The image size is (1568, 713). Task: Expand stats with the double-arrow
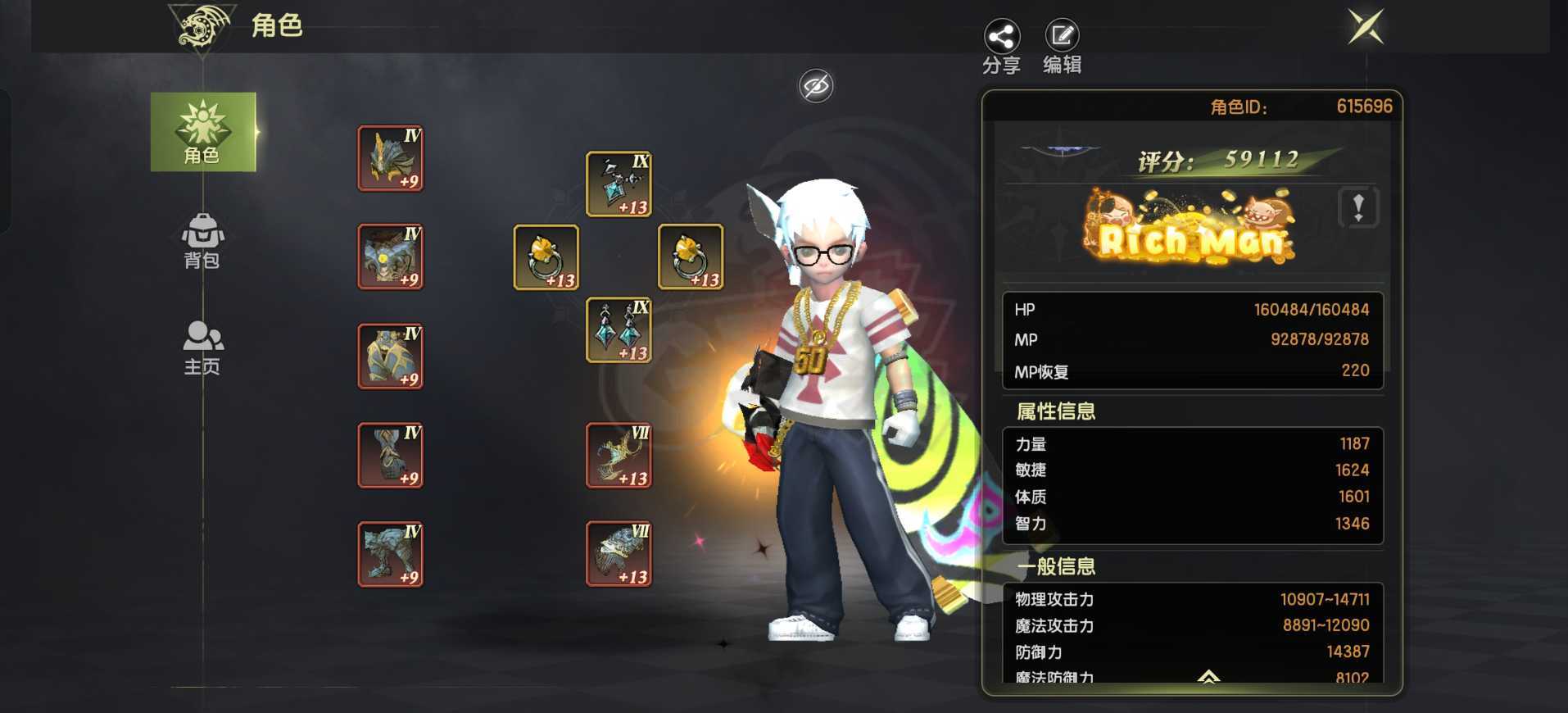point(1208,676)
